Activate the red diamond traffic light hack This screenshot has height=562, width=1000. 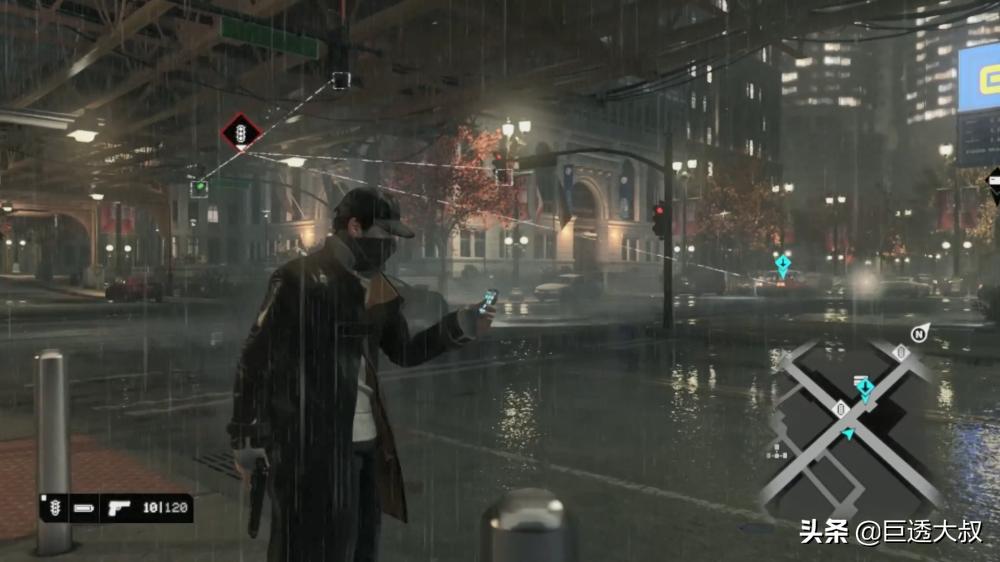click(x=241, y=132)
